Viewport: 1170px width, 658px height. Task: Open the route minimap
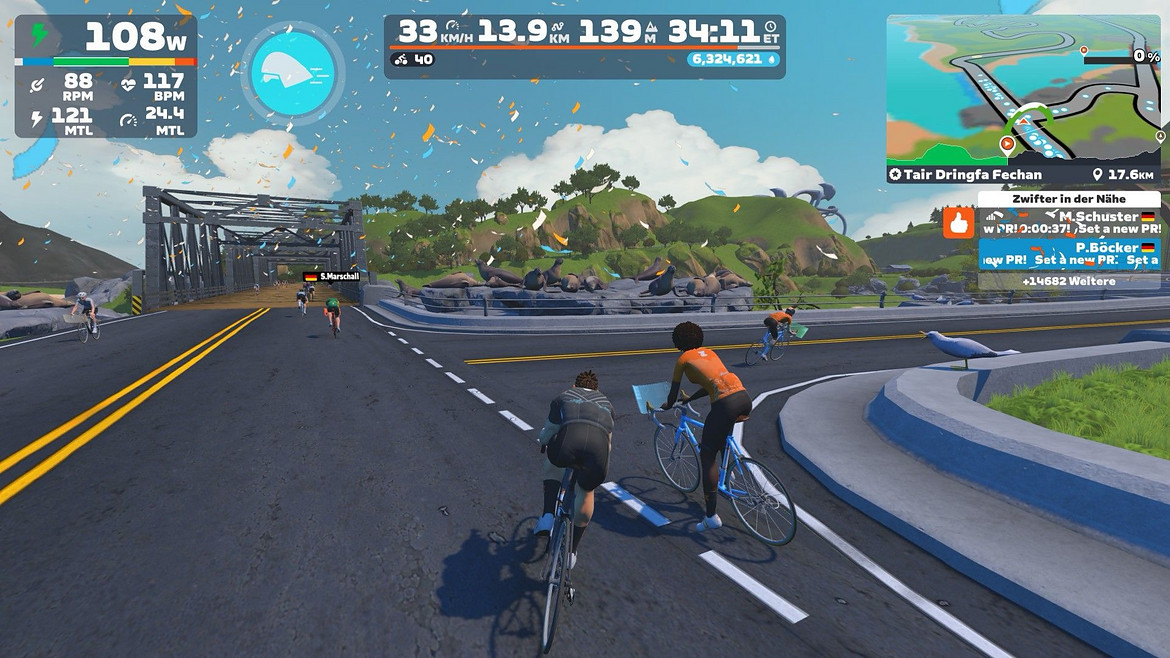pos(1023,90)
